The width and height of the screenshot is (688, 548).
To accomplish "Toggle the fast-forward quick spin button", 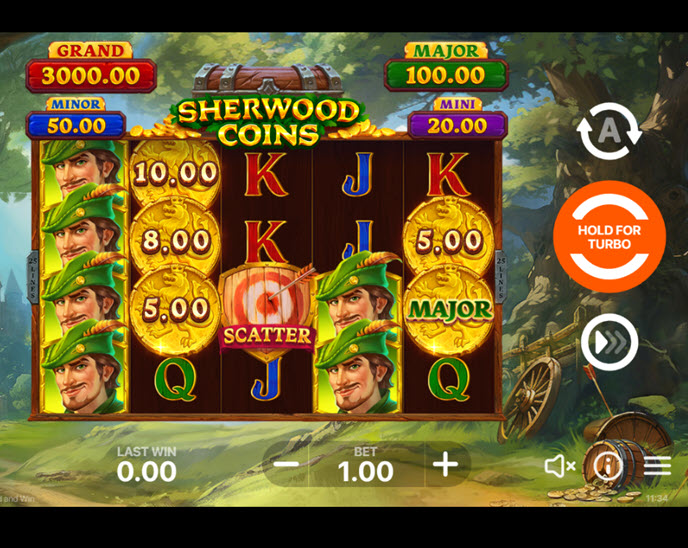I will (x=609, y=342).
